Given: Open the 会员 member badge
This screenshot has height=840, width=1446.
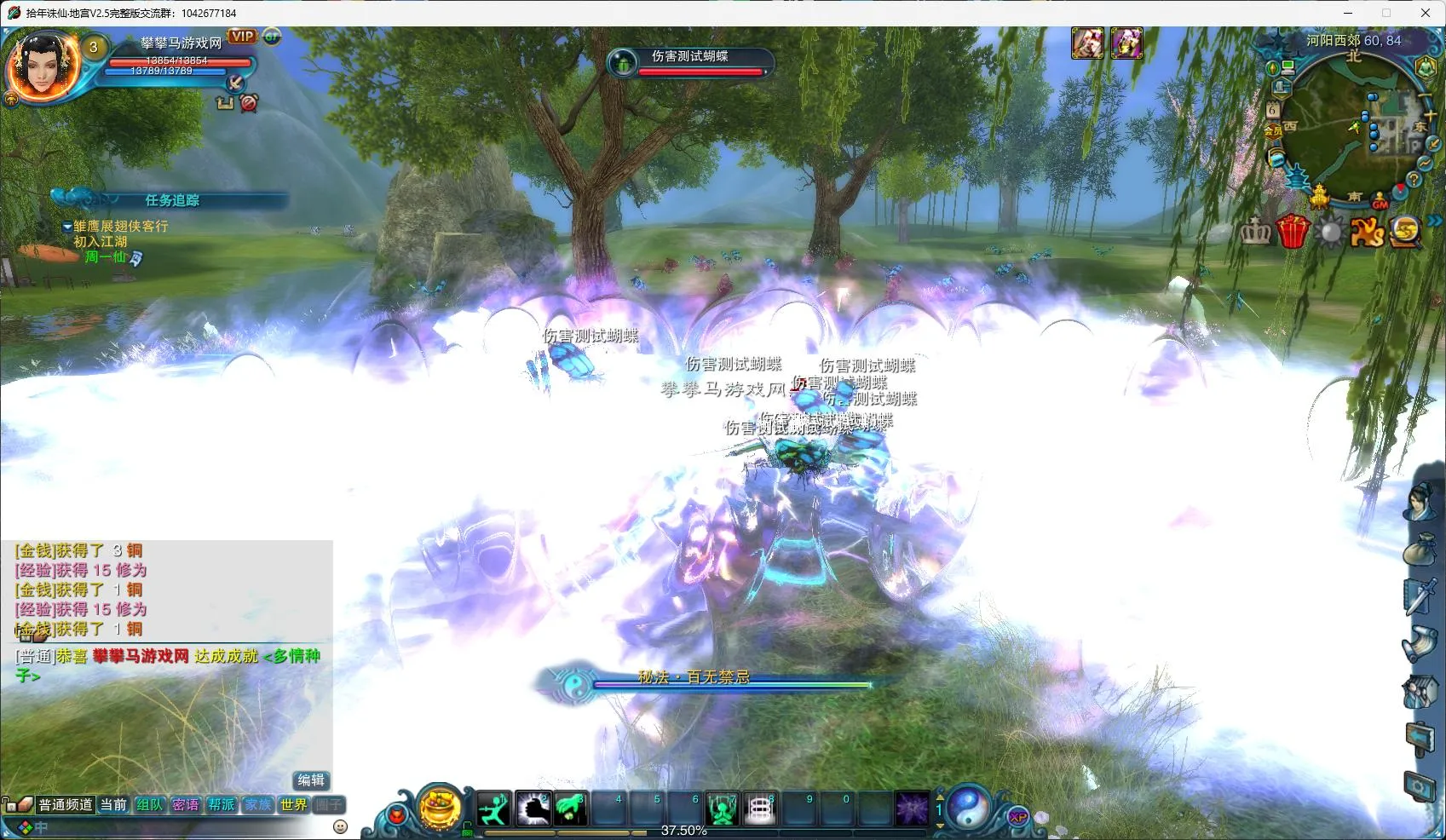Looking at the screenshot, I should pyautogui.click(x=1273, y=131).
